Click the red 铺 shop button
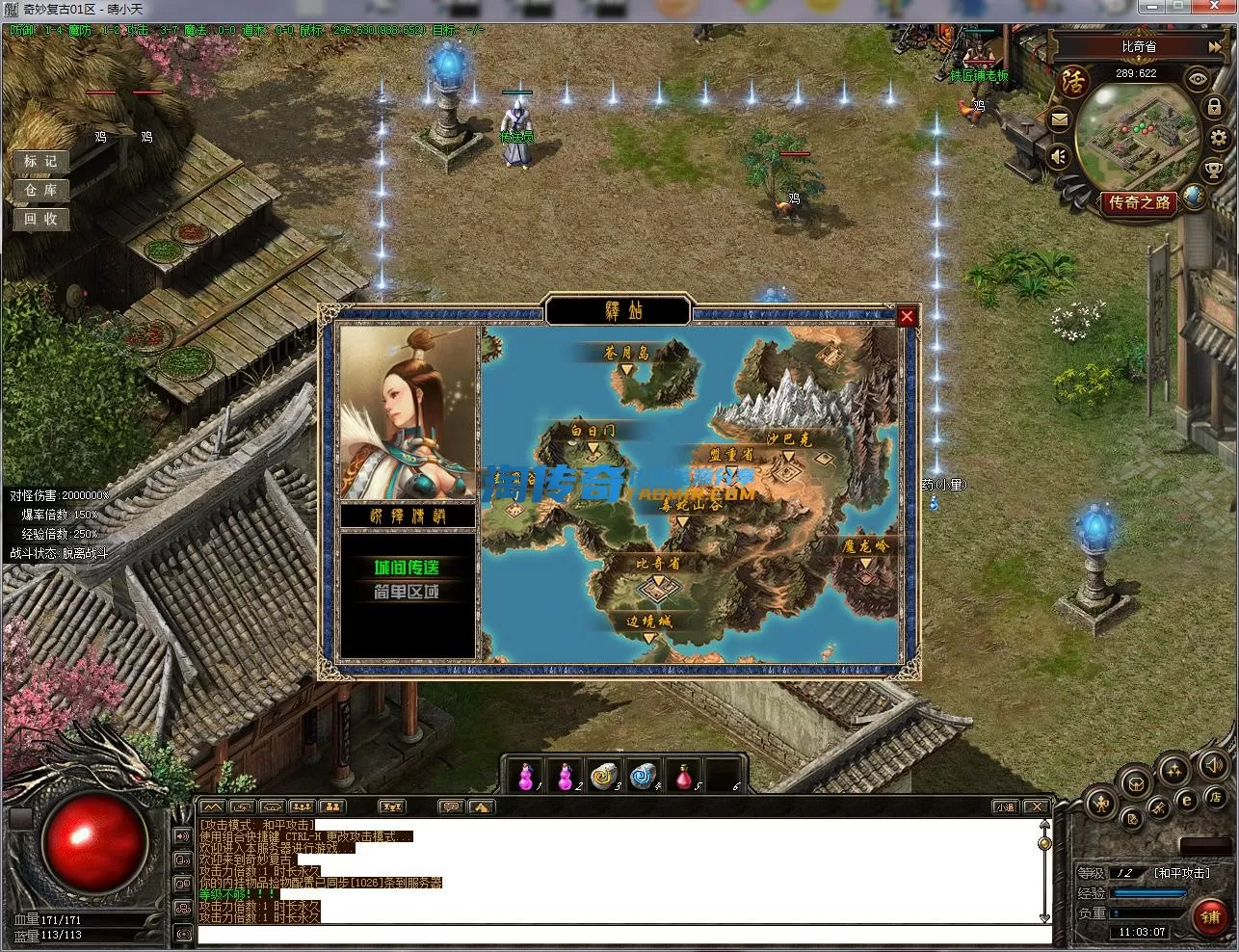1239x952 pixels. tap(1210, 916)
